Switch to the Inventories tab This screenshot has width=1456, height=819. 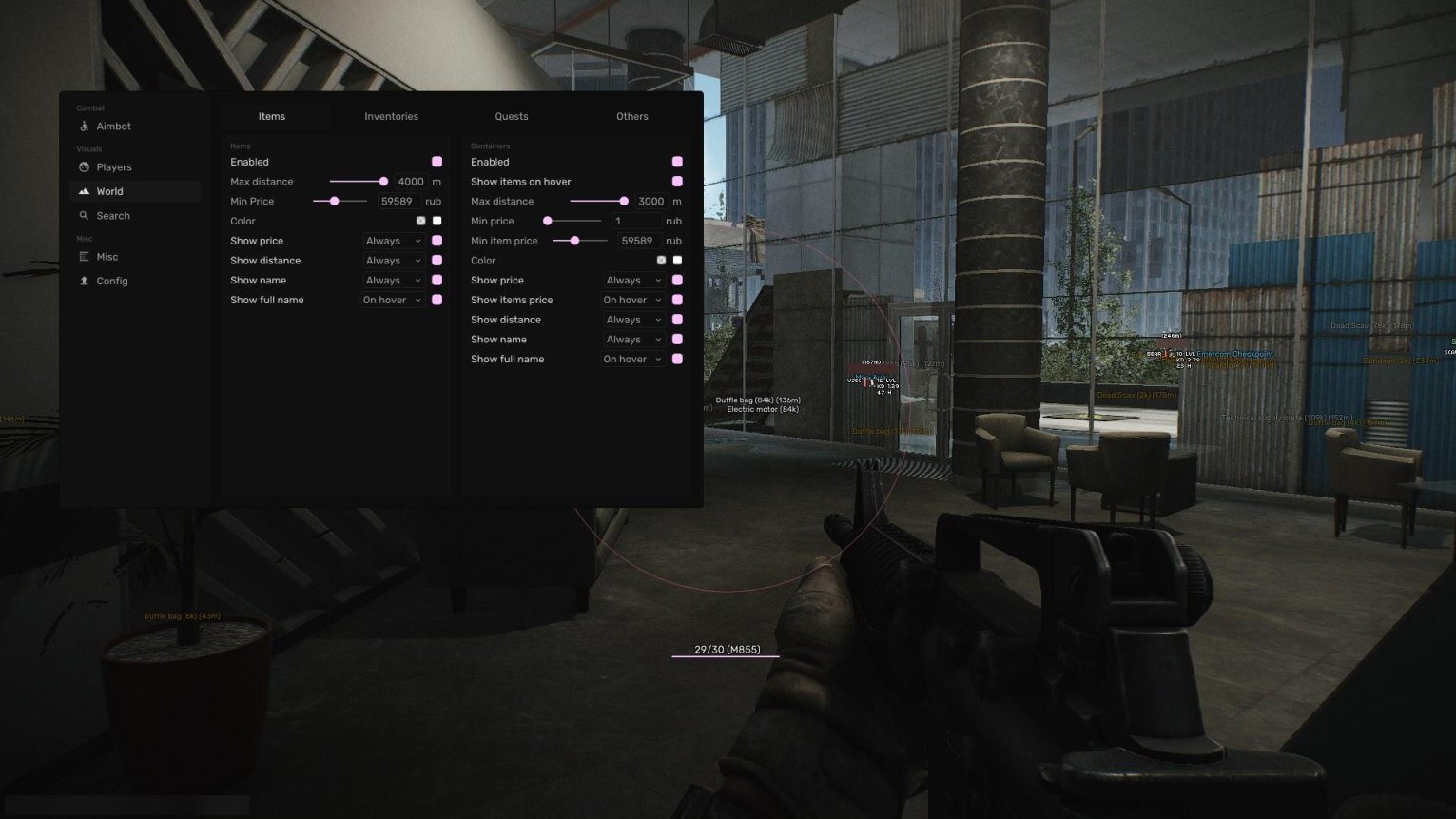391,117
